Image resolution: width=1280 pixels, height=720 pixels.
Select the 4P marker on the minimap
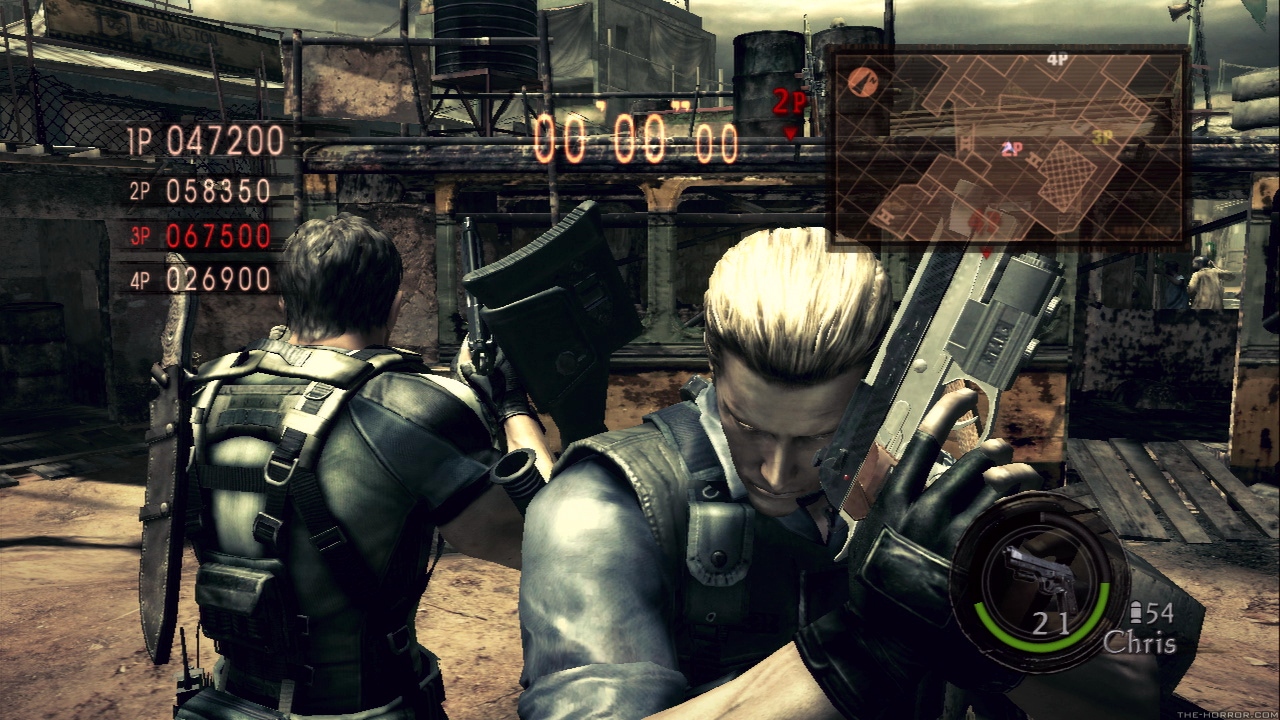pos(1057,60)
